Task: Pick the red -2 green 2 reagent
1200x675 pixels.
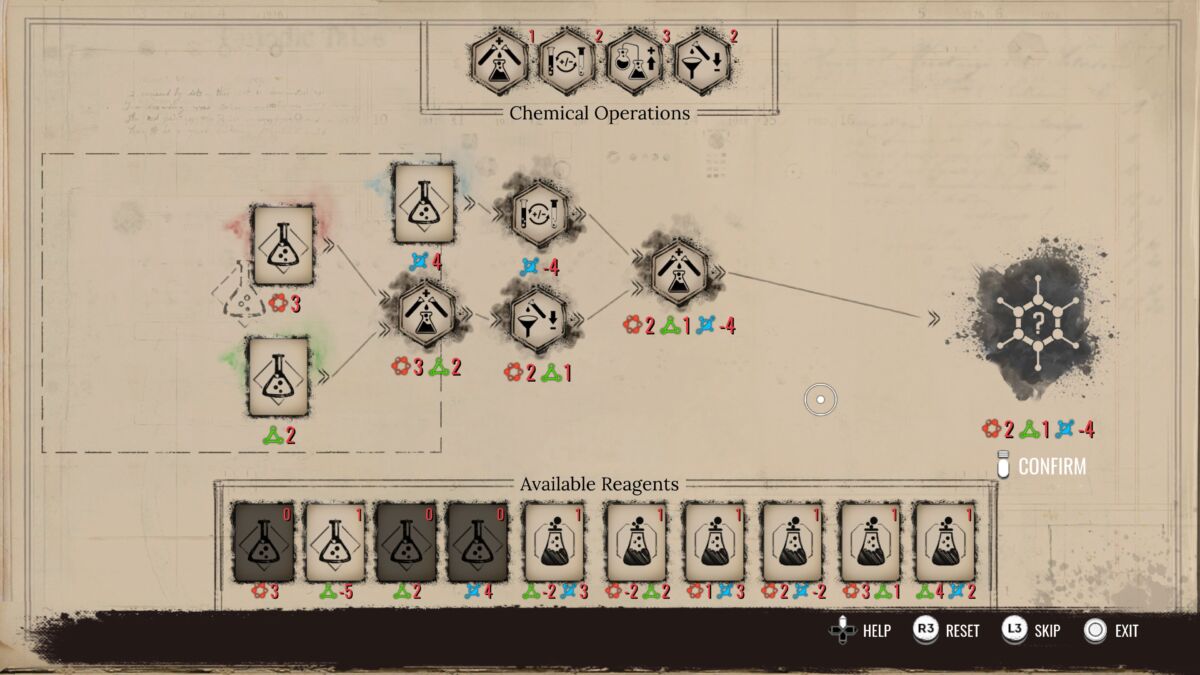Action: 636,542
